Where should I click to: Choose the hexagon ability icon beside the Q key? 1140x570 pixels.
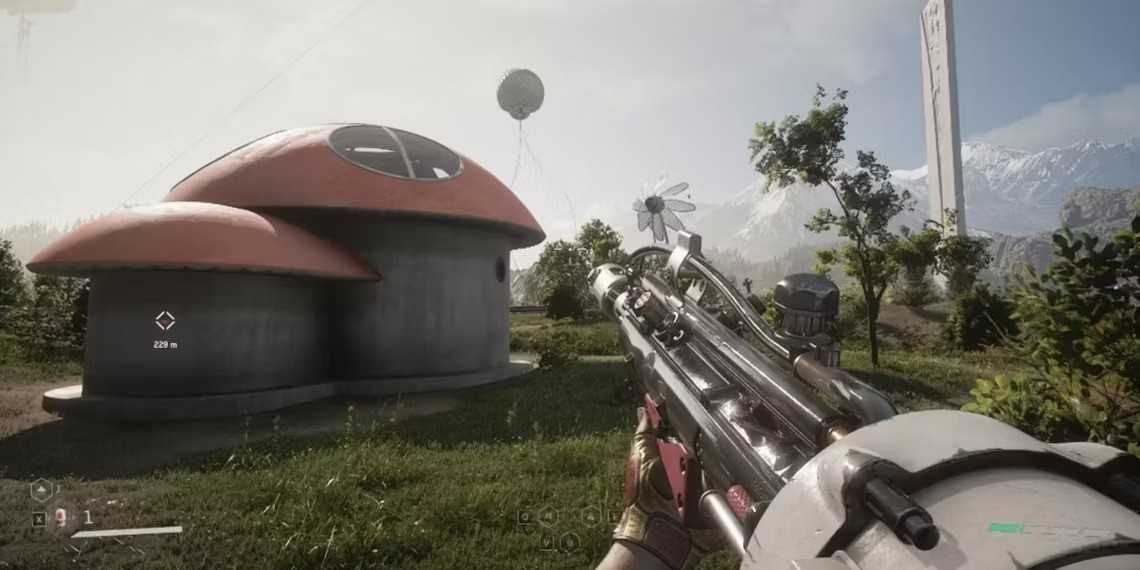tap(548, 516)
